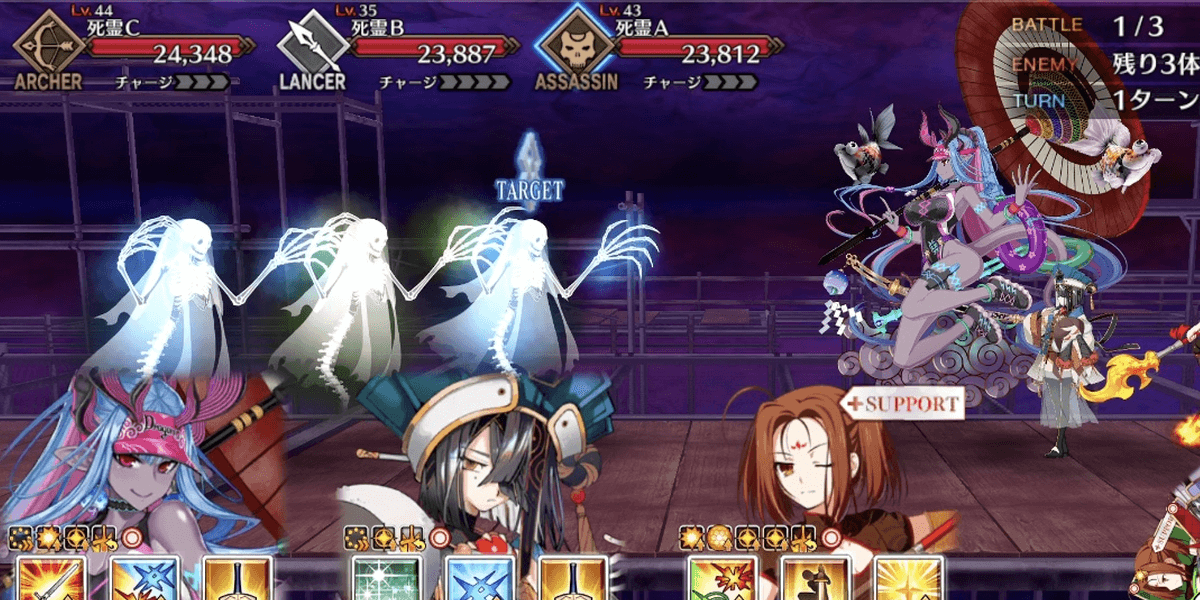Use the blue-haired servant's golden sword skill
This screenshot has width=1200, height=600.
[x=237, y=579]
